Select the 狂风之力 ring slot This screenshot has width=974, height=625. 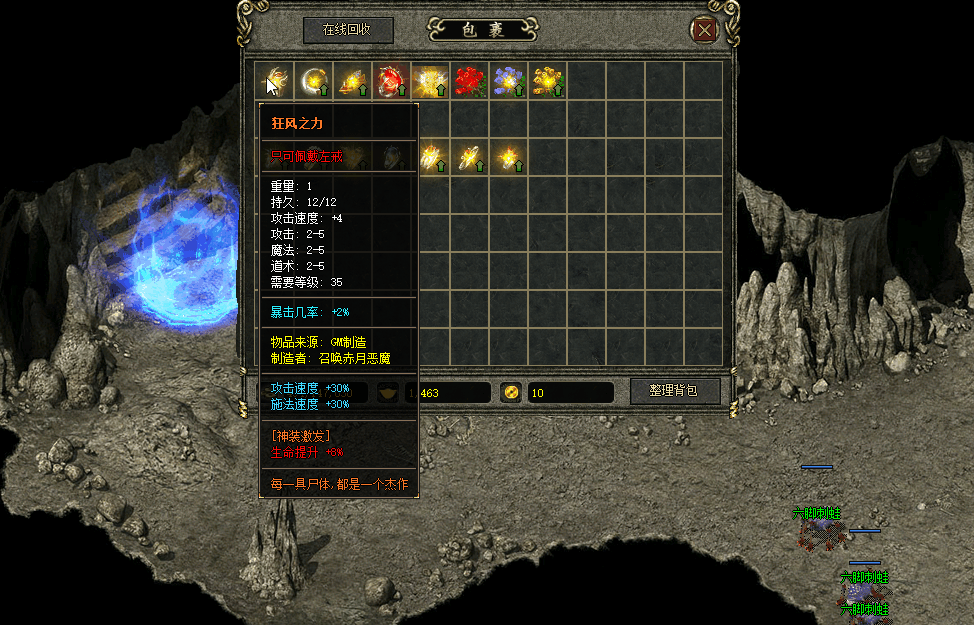274,81
